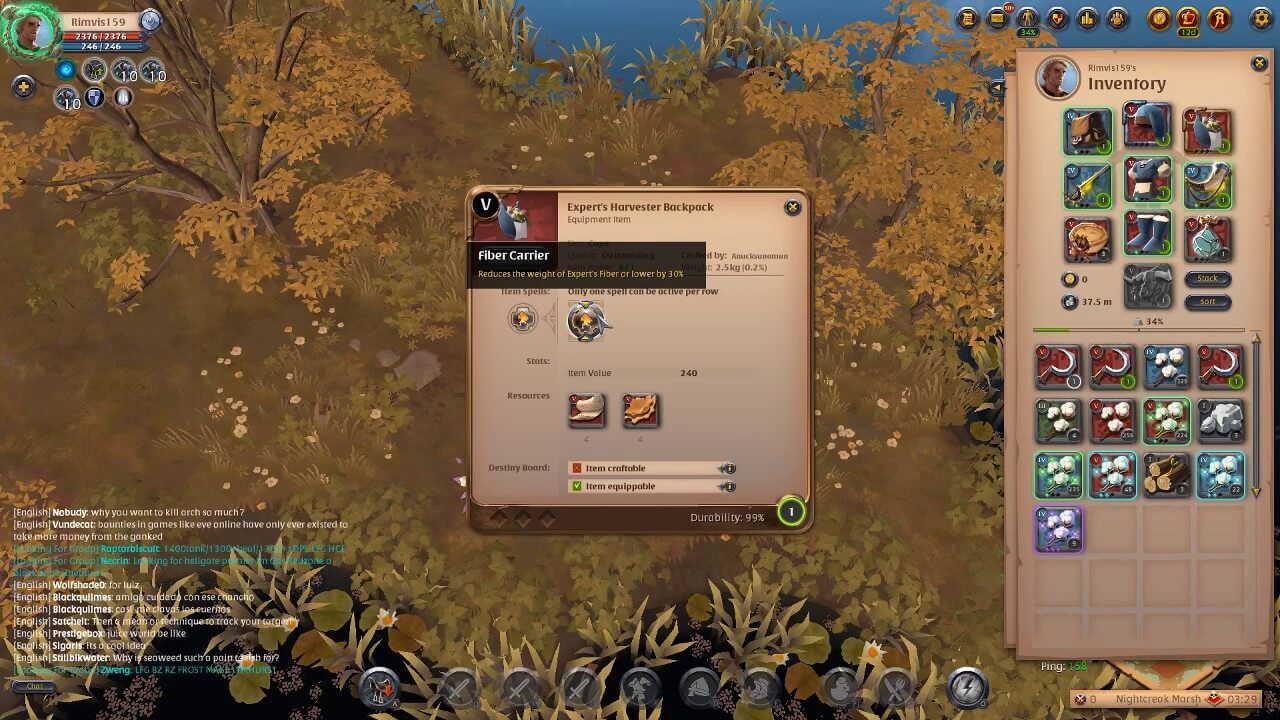The image size is (1280, 720).
Task: Toggle the Item equippable checkbox
Action: pyautogui.click(x=578, y=486)
